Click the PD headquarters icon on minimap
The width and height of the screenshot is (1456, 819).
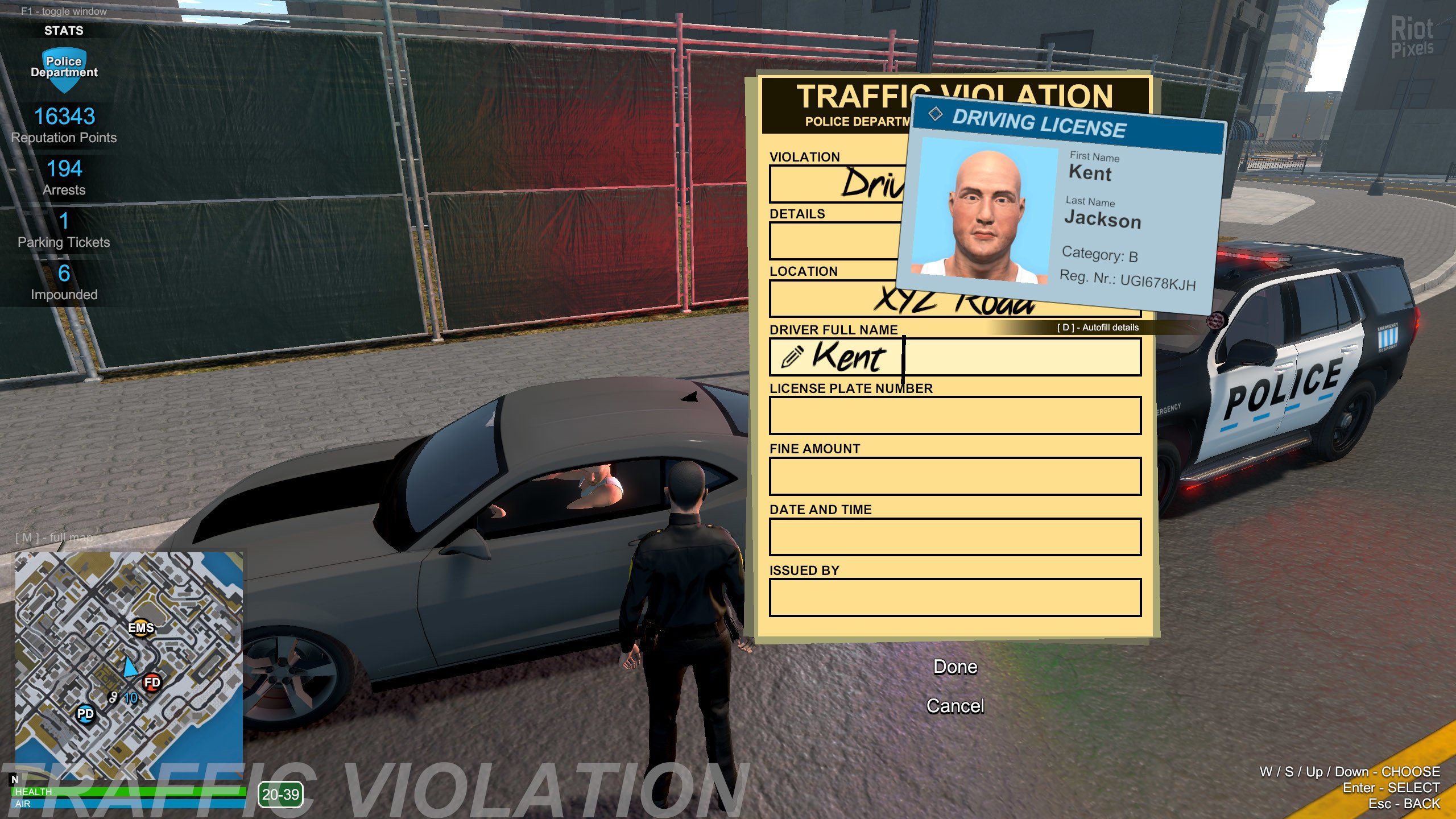click(x=84, y=715)
